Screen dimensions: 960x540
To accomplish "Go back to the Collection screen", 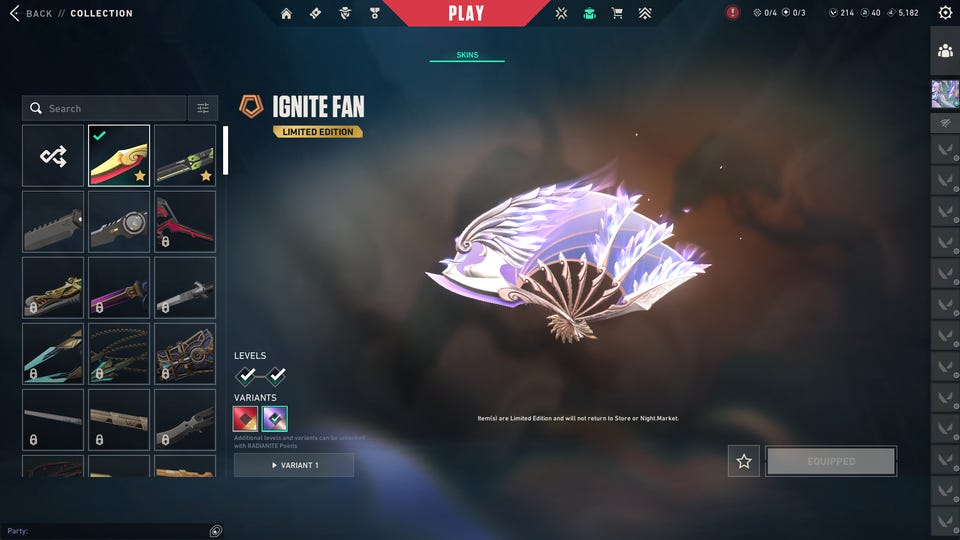I will [30, 13].
